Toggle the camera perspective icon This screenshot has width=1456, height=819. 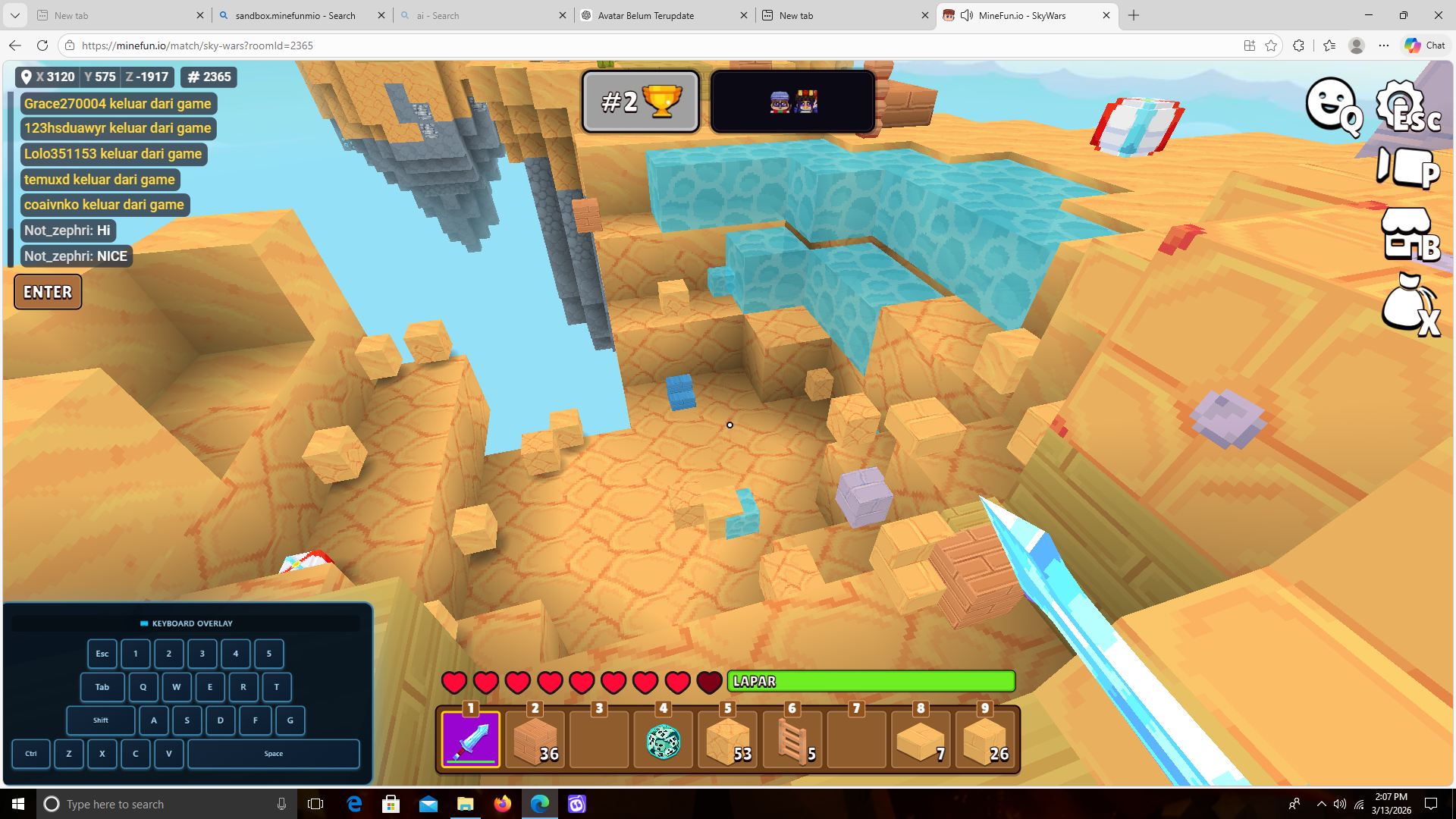coord(1407,168)
